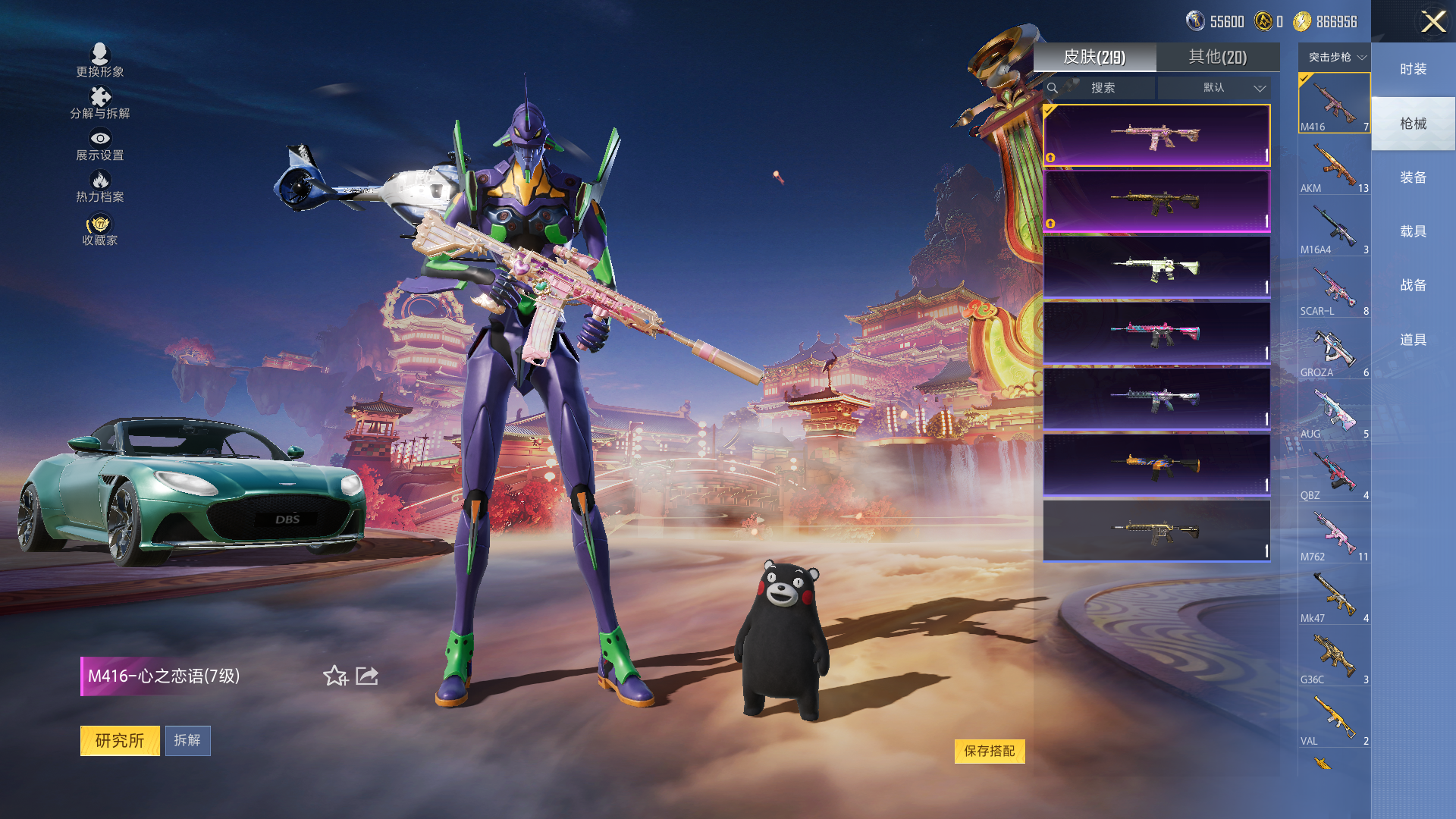
Task: Switch to the 时装 outfit category
Action: point(1413,69)
